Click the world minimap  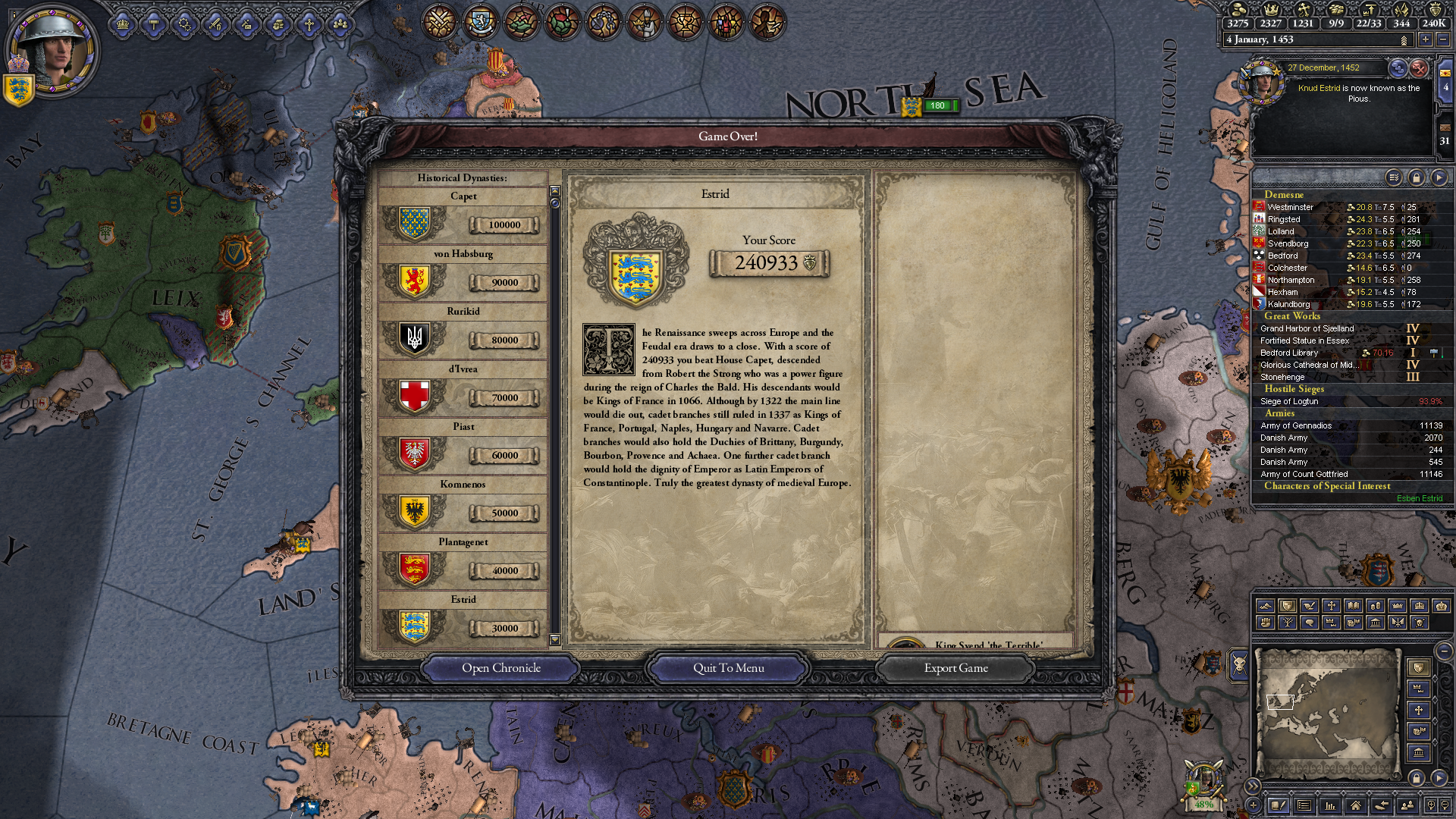click(1327, 713)
